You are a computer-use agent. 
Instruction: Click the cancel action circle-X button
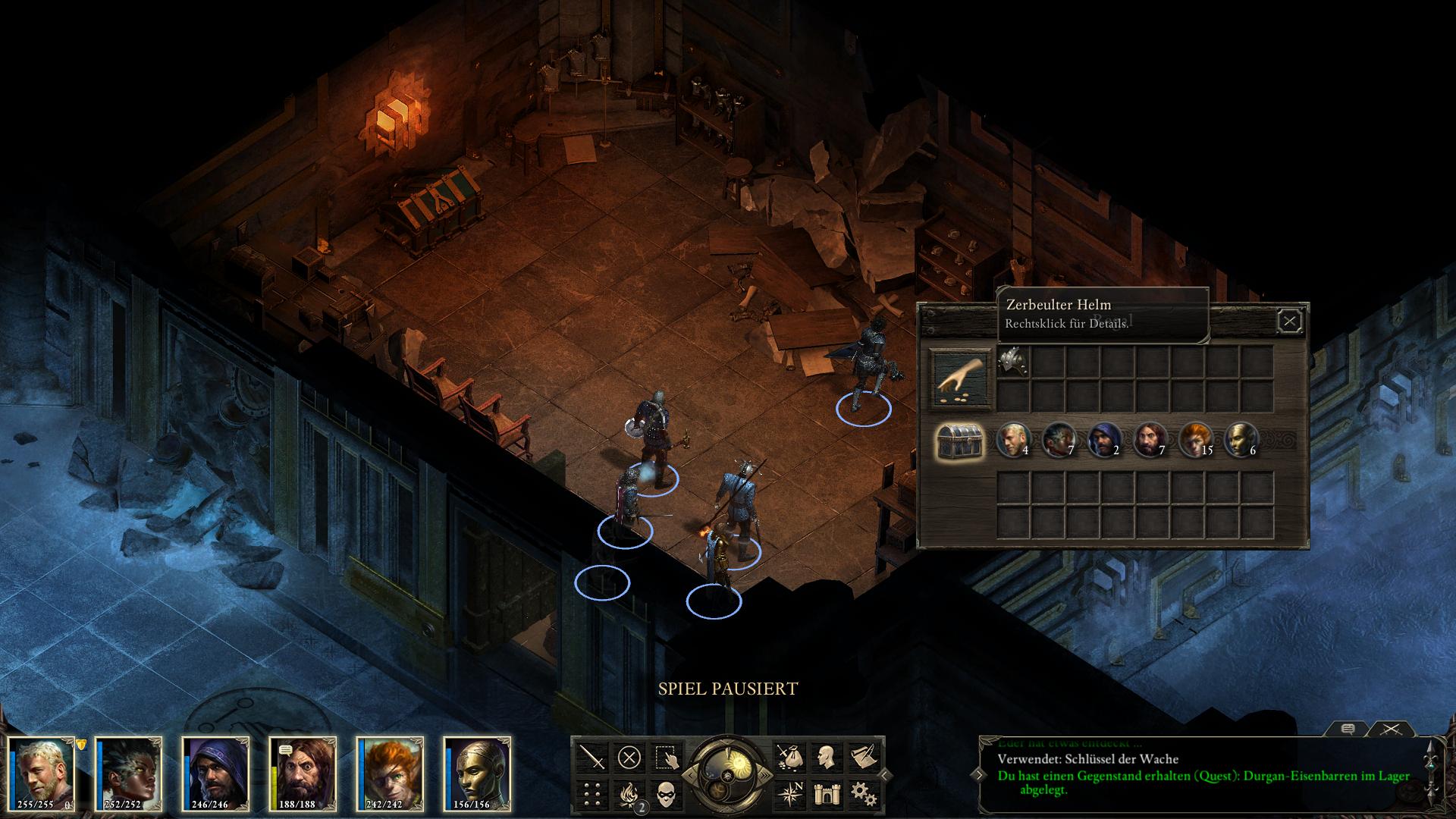(x=629, y=757)
